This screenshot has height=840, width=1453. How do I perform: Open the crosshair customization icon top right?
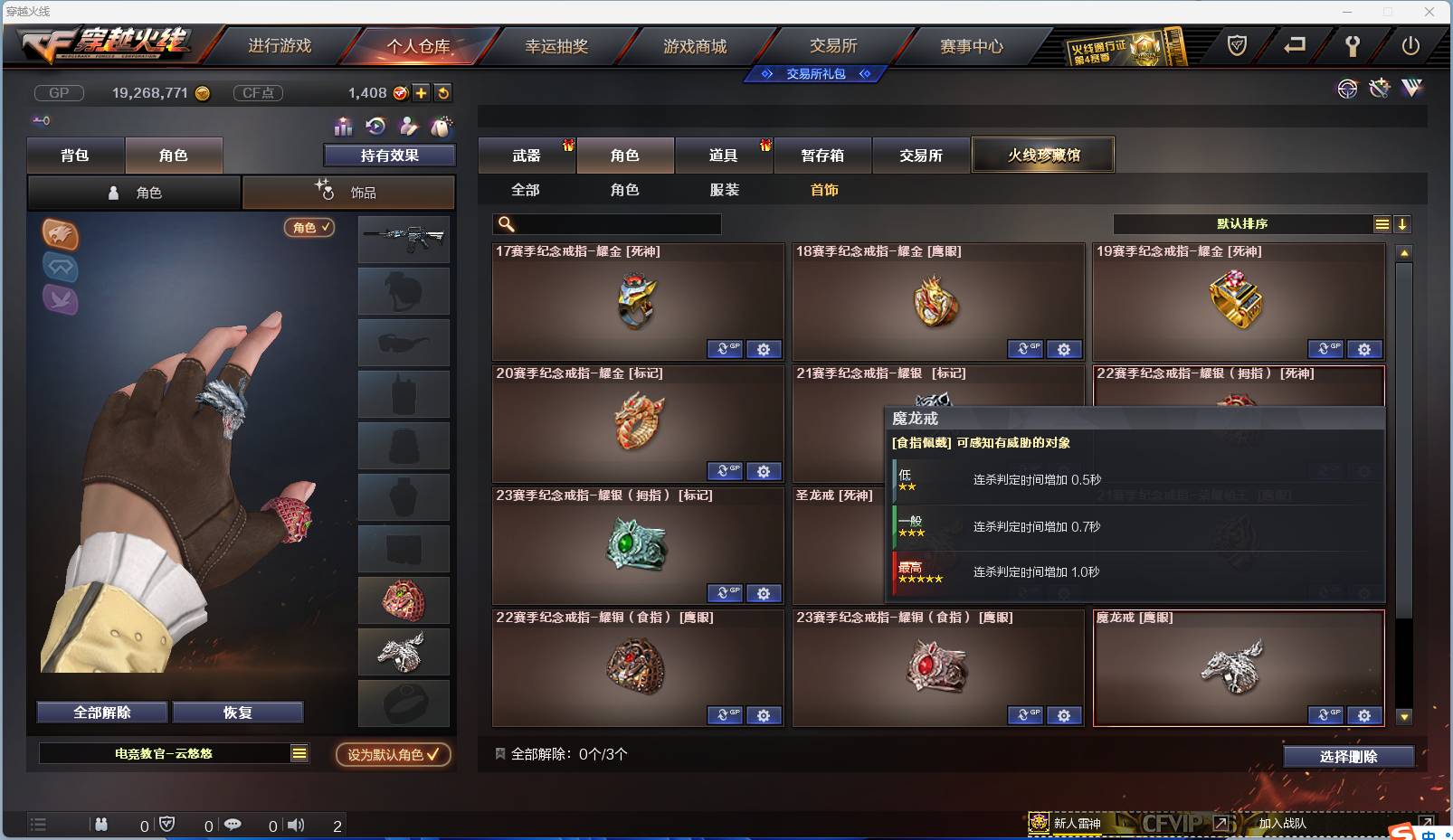point(1346,89)
